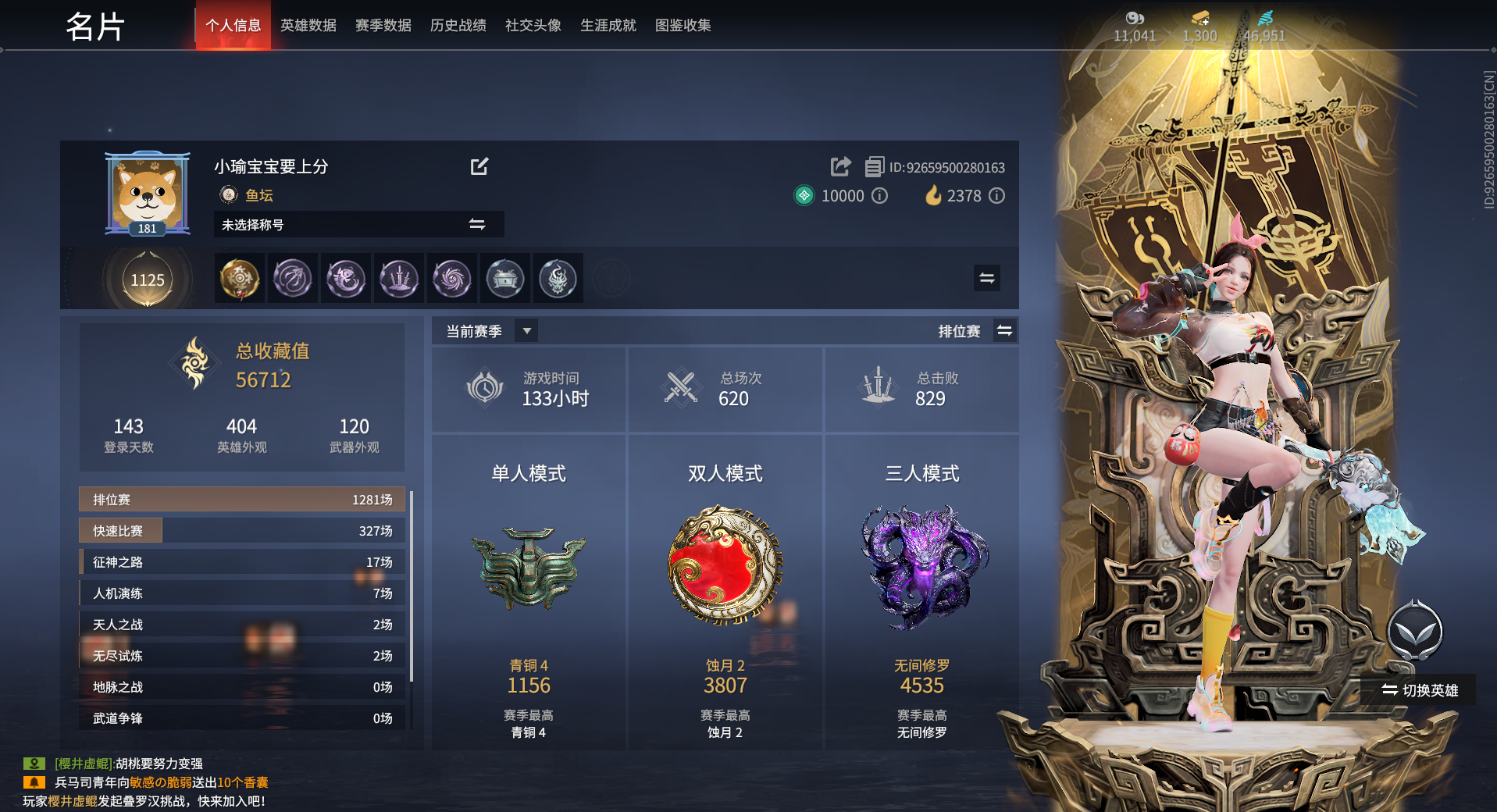Open the 当前赛季 season dropdown
Image resolution: width=1497 pixels, height=812 pixels.
point(527,329)
